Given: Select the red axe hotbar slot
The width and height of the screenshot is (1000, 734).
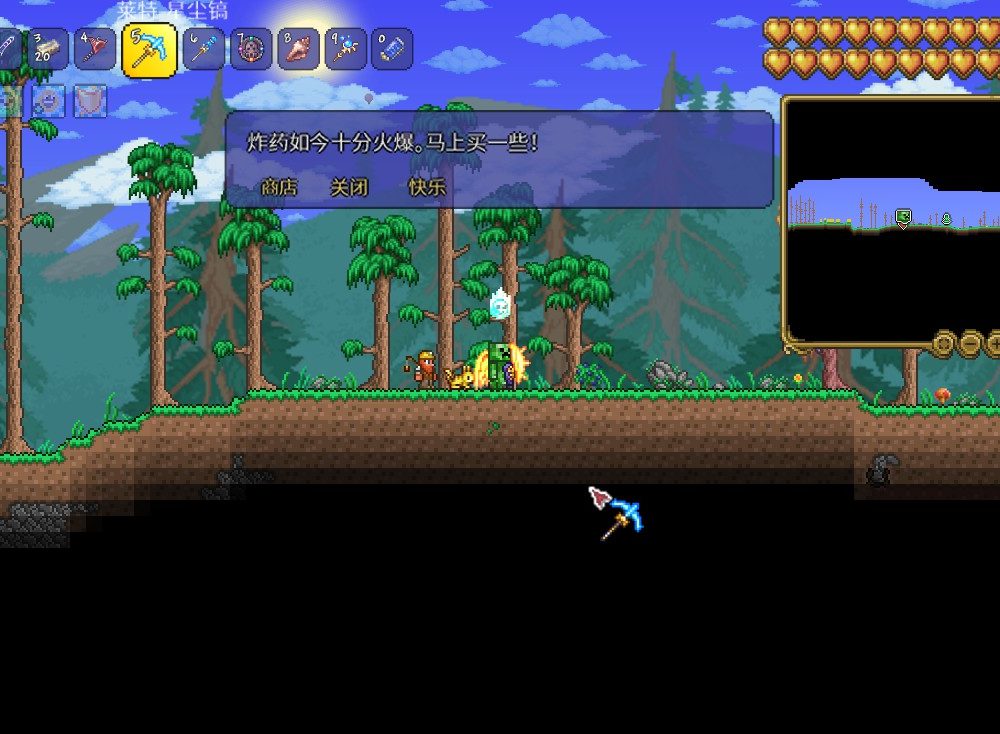Looking at the screenshot, I should 97,49.
